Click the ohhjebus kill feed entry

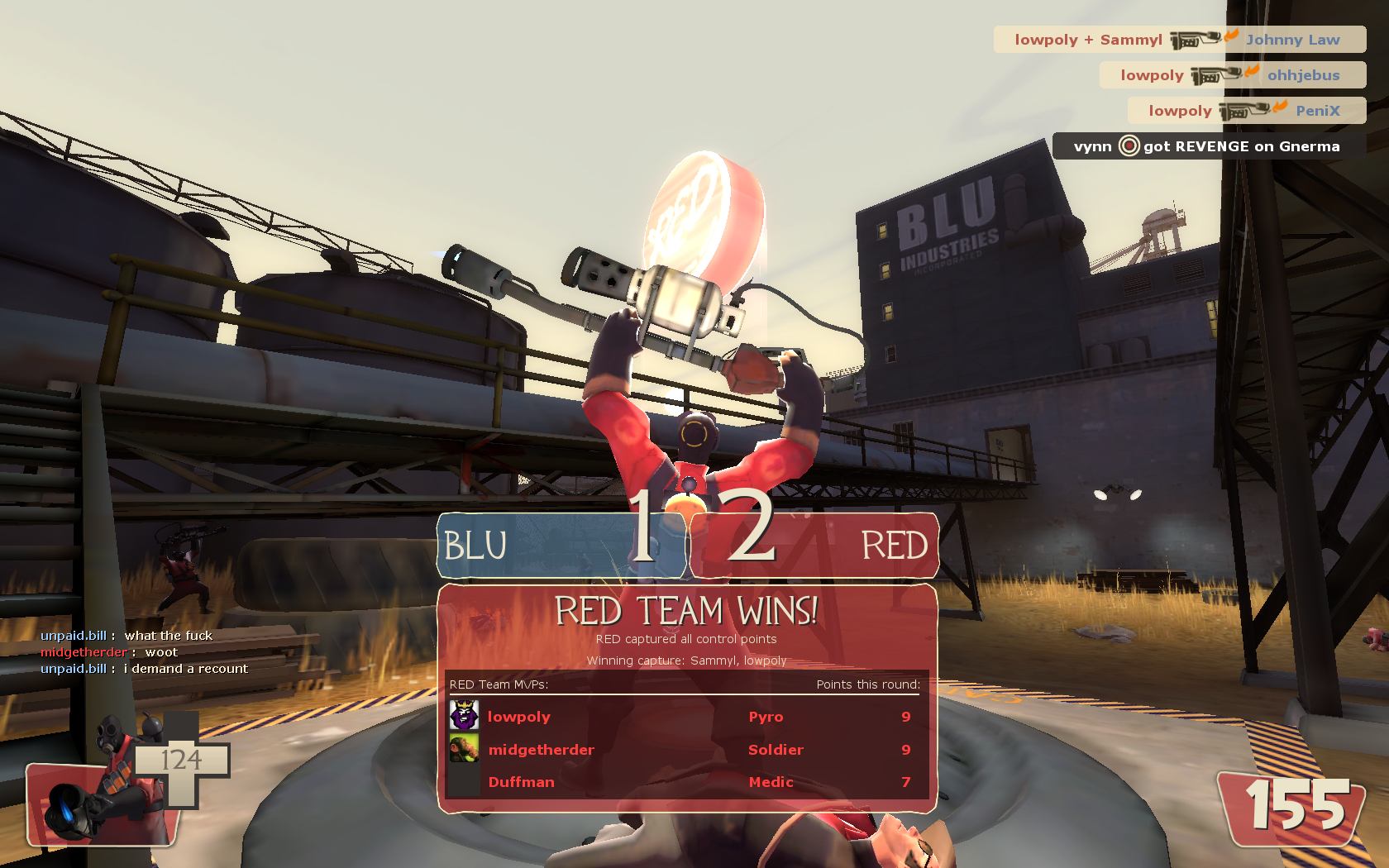(x=1232, y=75)
